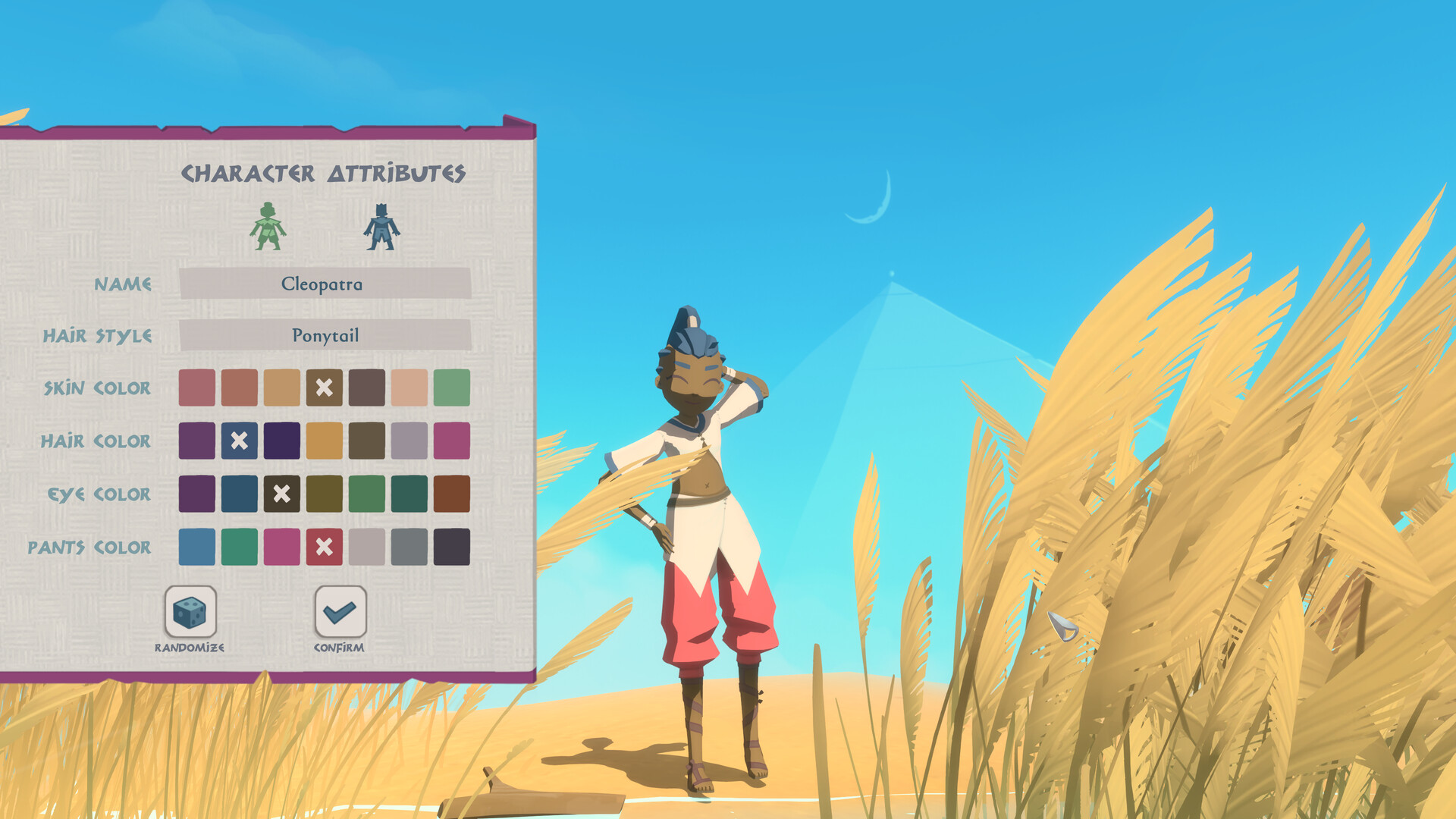The width and height of the screenshot is (1456, 819).
Task: Randomize character with the dice button
Action: click(190, 611)
